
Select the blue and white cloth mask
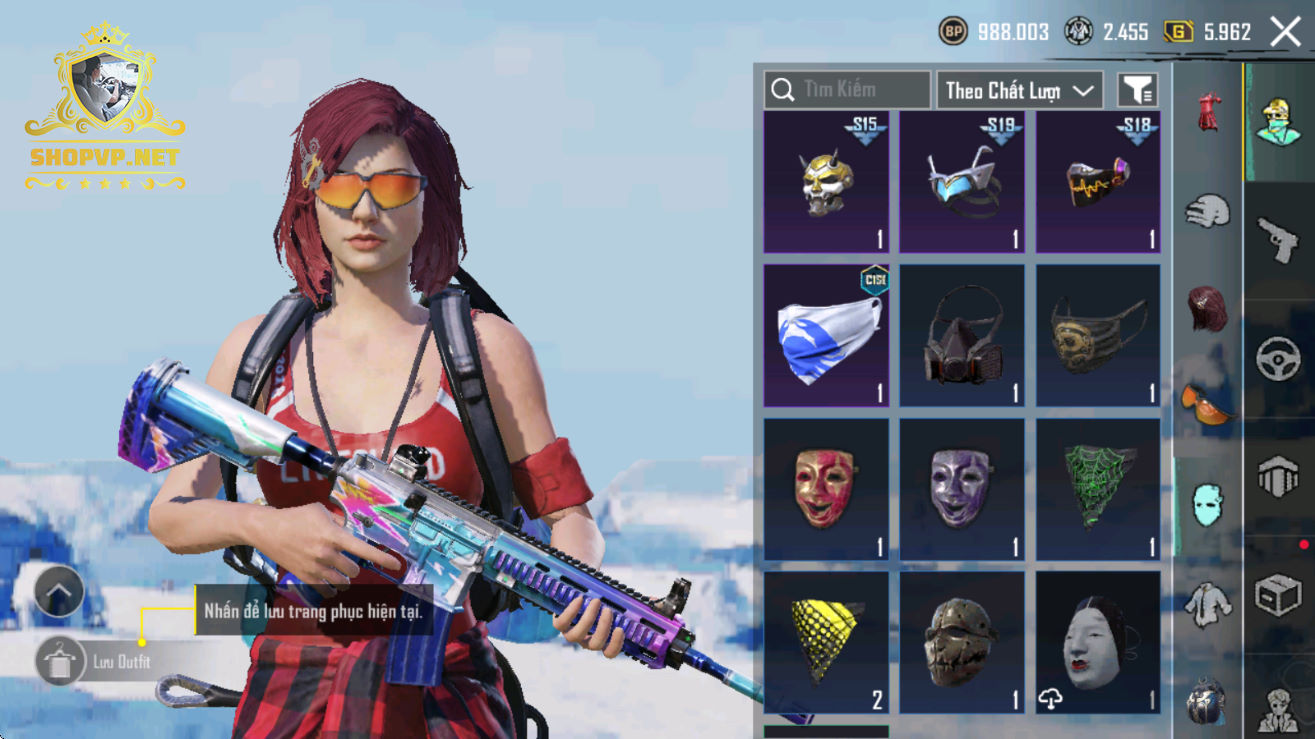826,336
